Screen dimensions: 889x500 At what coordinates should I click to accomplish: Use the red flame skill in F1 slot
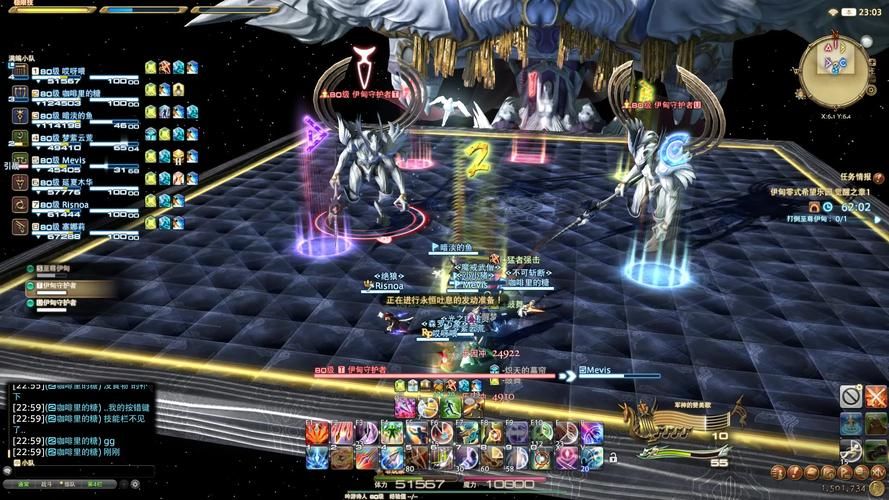(x=318, y=433)
